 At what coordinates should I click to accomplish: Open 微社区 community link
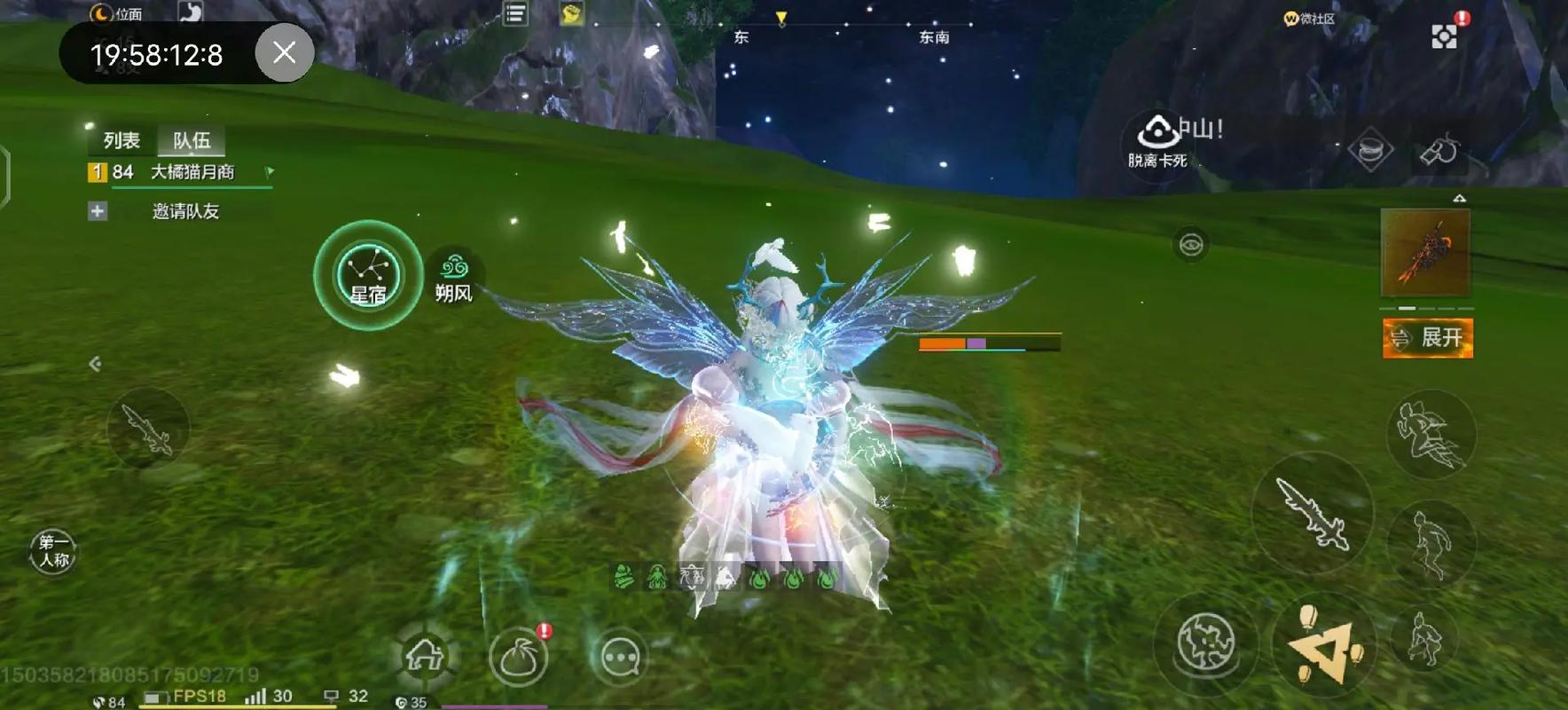[1309, 19]
